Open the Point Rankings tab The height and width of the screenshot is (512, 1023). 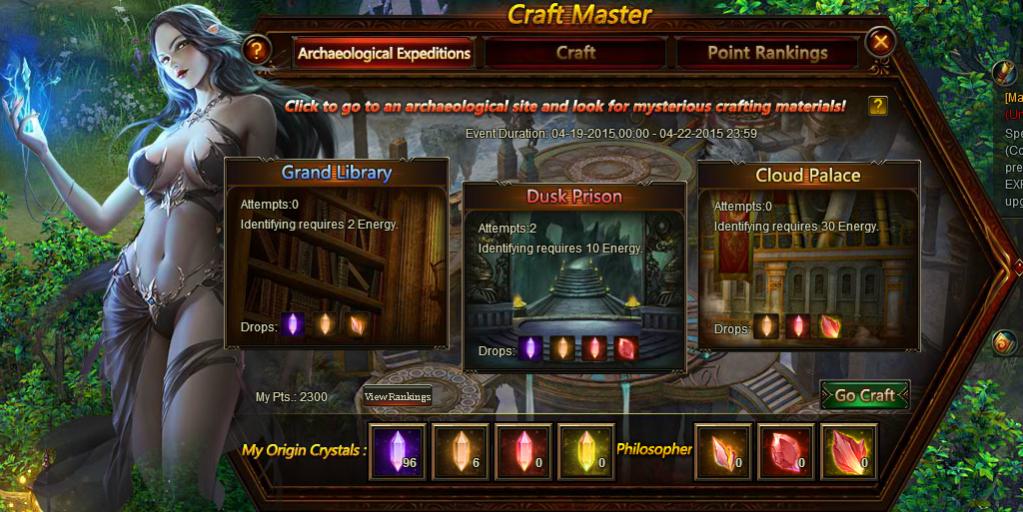click(767, 52)
